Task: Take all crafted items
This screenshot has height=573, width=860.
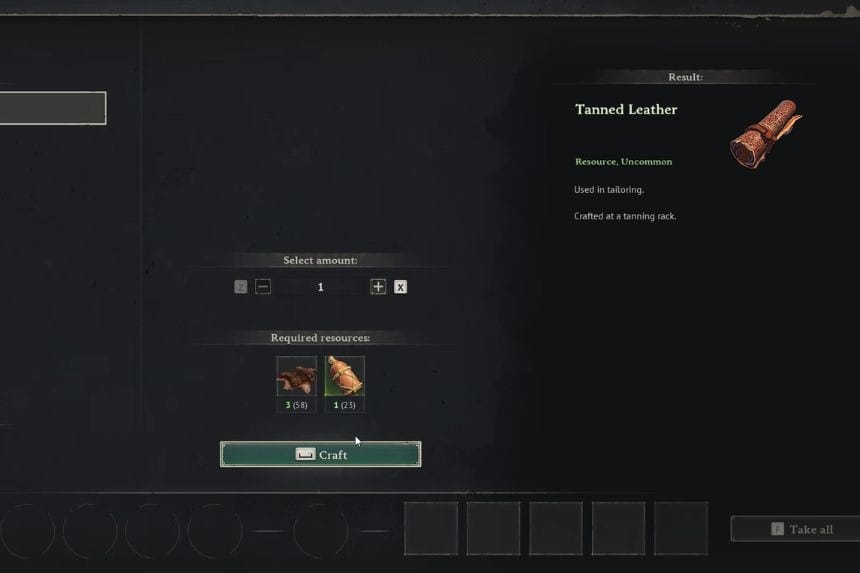Action: (797, 529)
